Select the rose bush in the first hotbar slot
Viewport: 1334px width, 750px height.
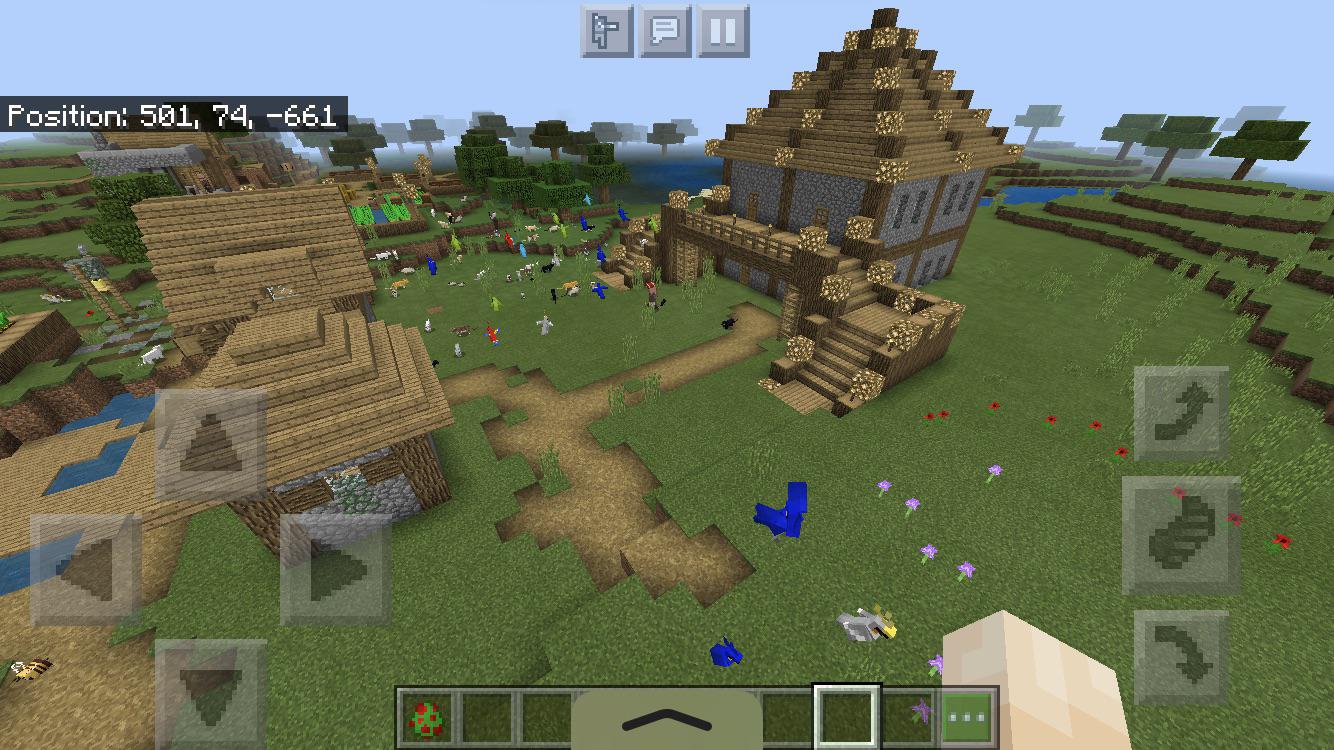coord(426,716)
